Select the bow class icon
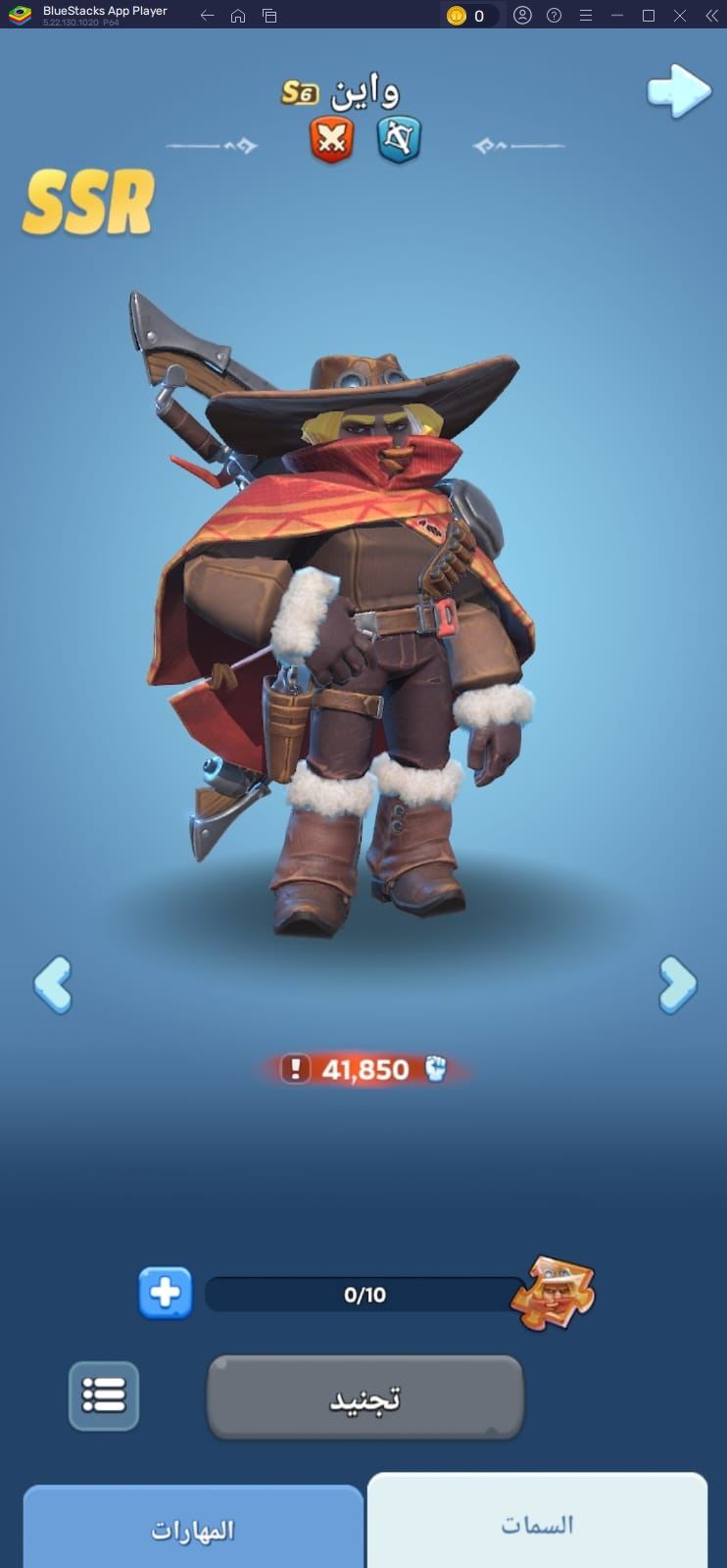 pos(399,138)
